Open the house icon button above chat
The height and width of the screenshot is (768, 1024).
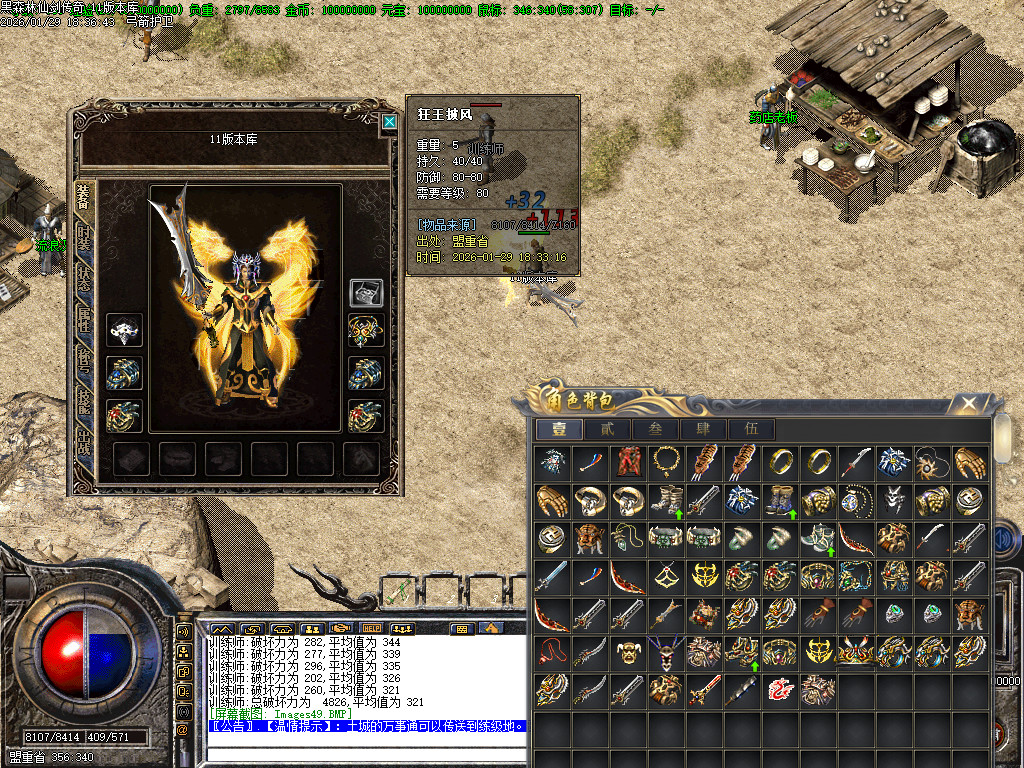(x=490, y=628)
